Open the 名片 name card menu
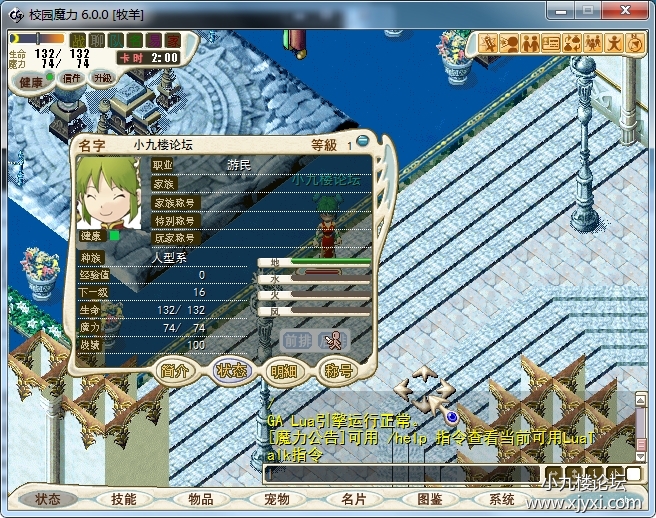The image size is (656, 518). (x=353, y=499)
